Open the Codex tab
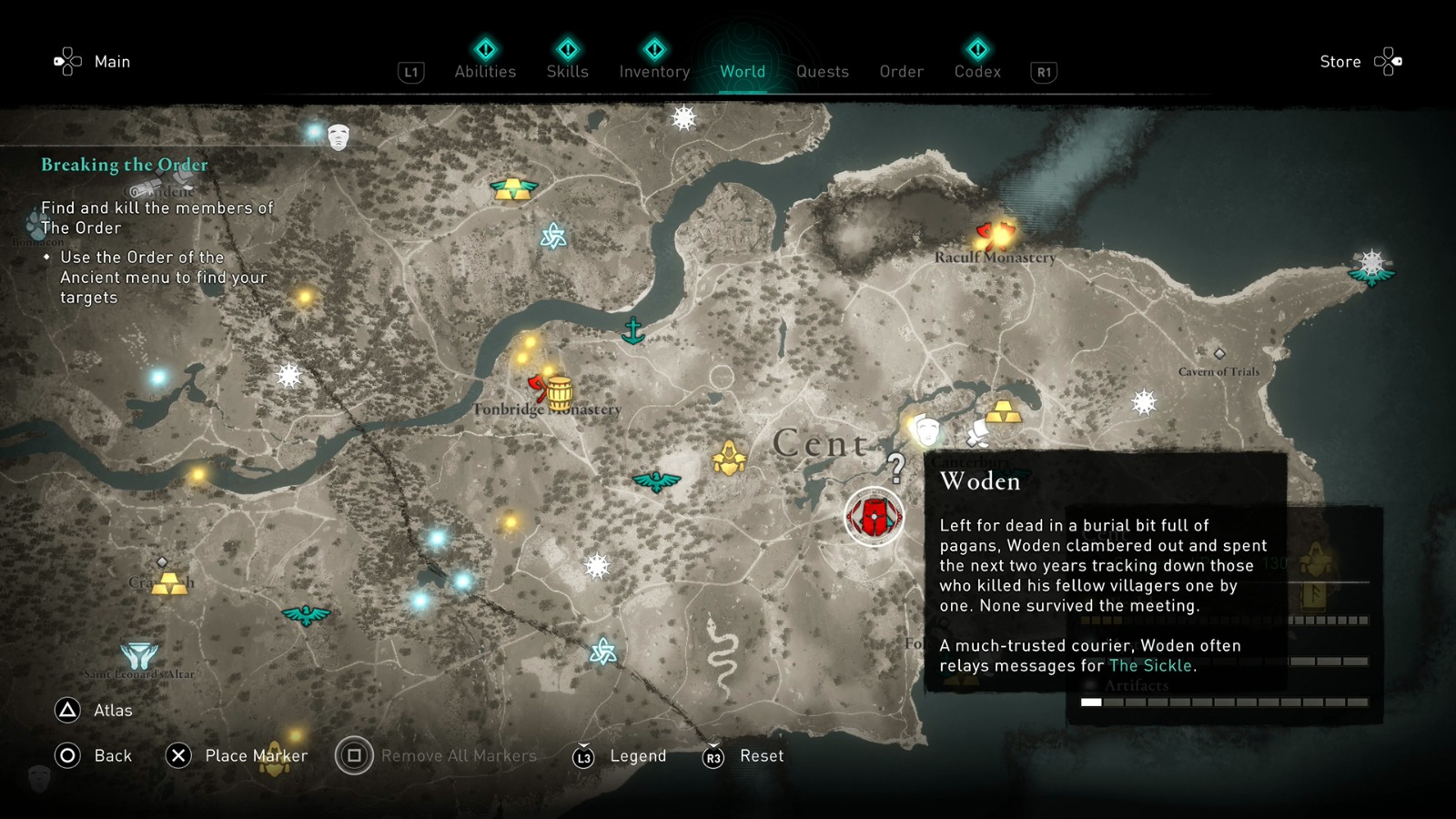Viewport: 1456px width, 819px height. (977, 72)
